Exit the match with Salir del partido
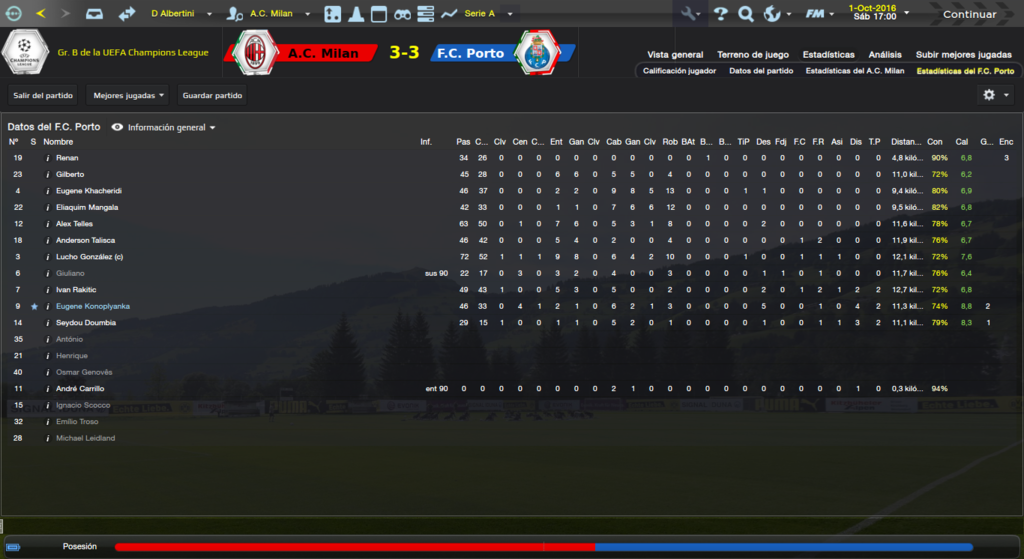Viewport: 1024px width, 559px height. coord(43,96)
